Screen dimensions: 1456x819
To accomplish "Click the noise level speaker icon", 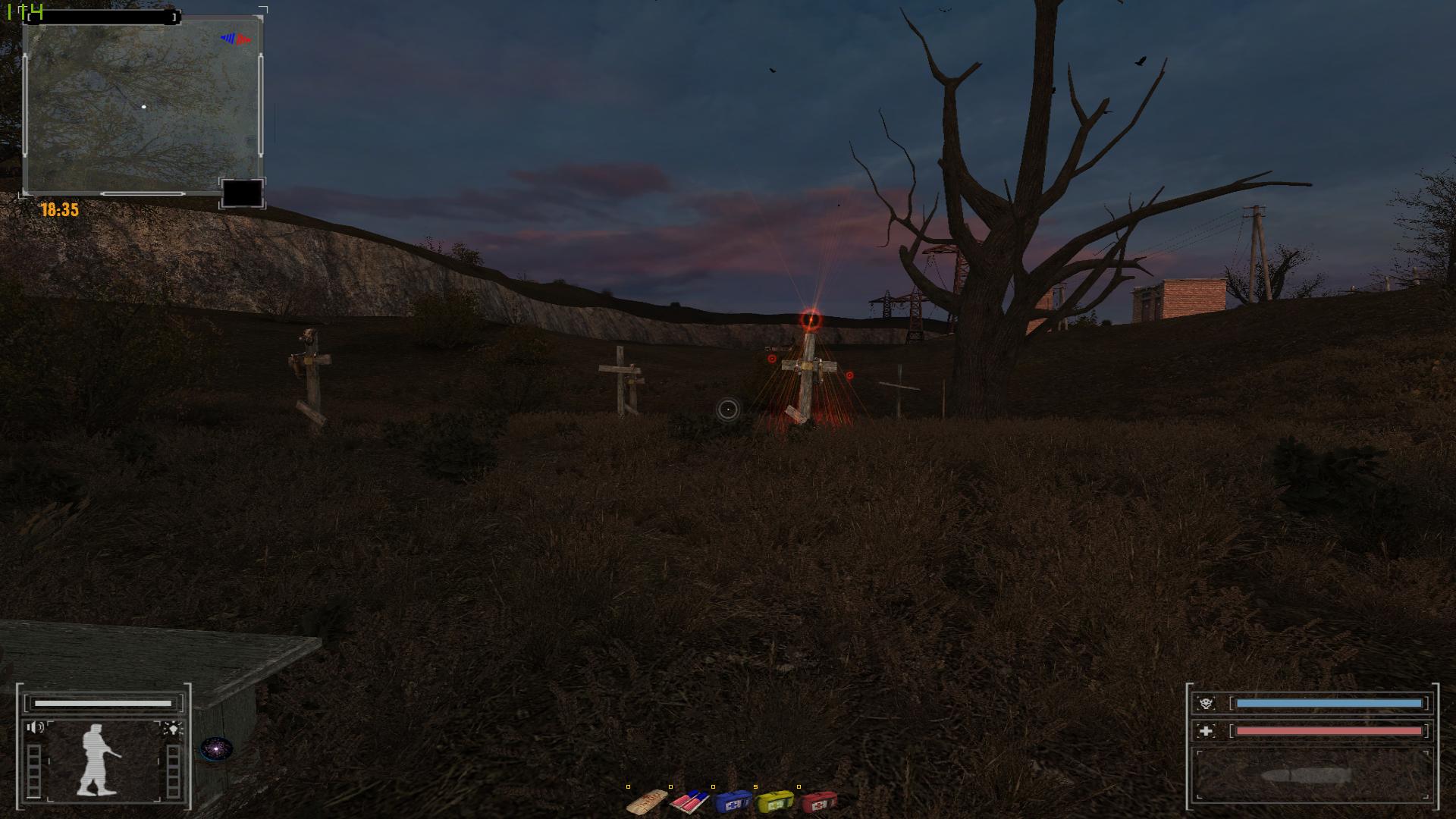I will (x=35, y=729).
